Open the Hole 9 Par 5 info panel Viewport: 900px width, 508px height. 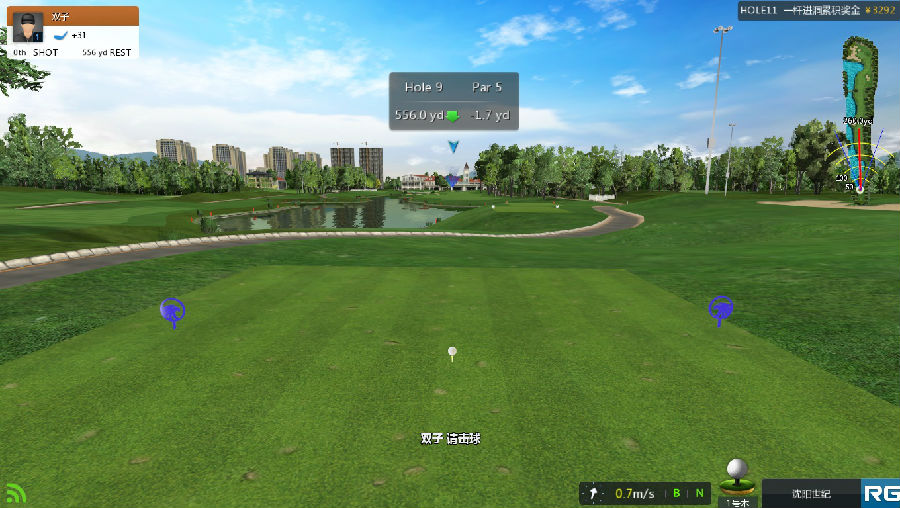(454, 101)
